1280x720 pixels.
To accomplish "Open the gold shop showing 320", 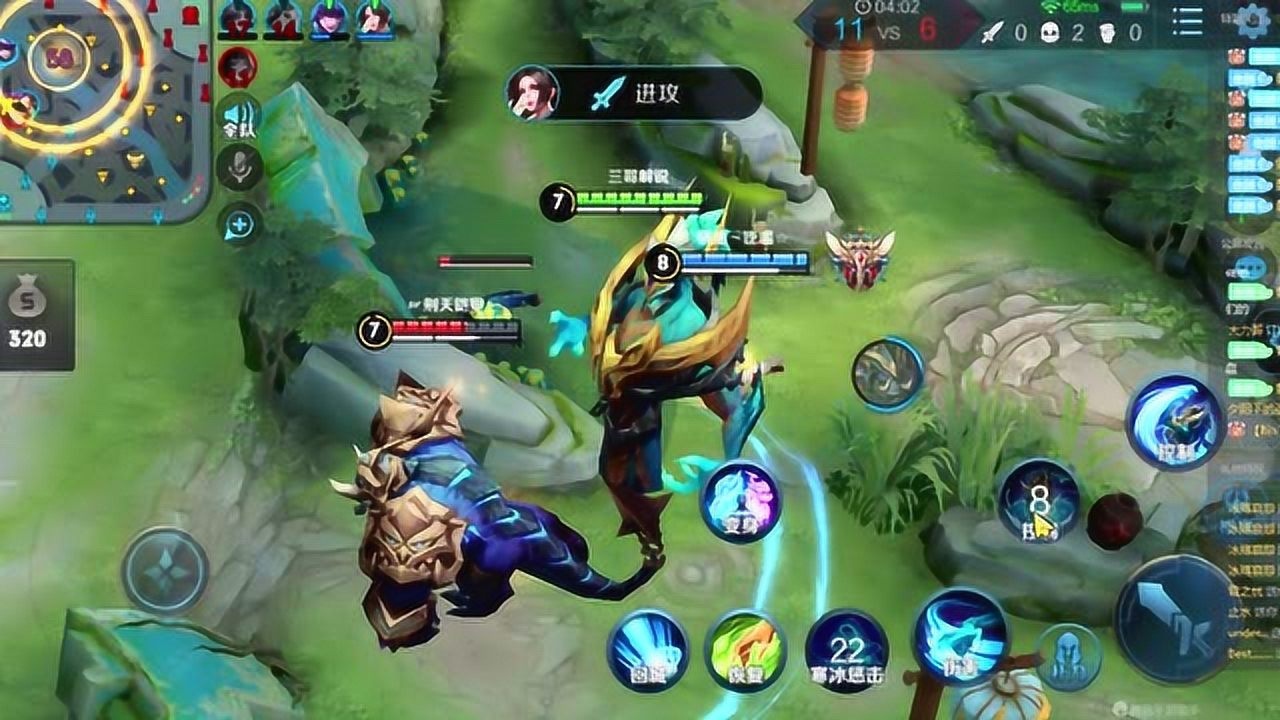I will [28, 315].
